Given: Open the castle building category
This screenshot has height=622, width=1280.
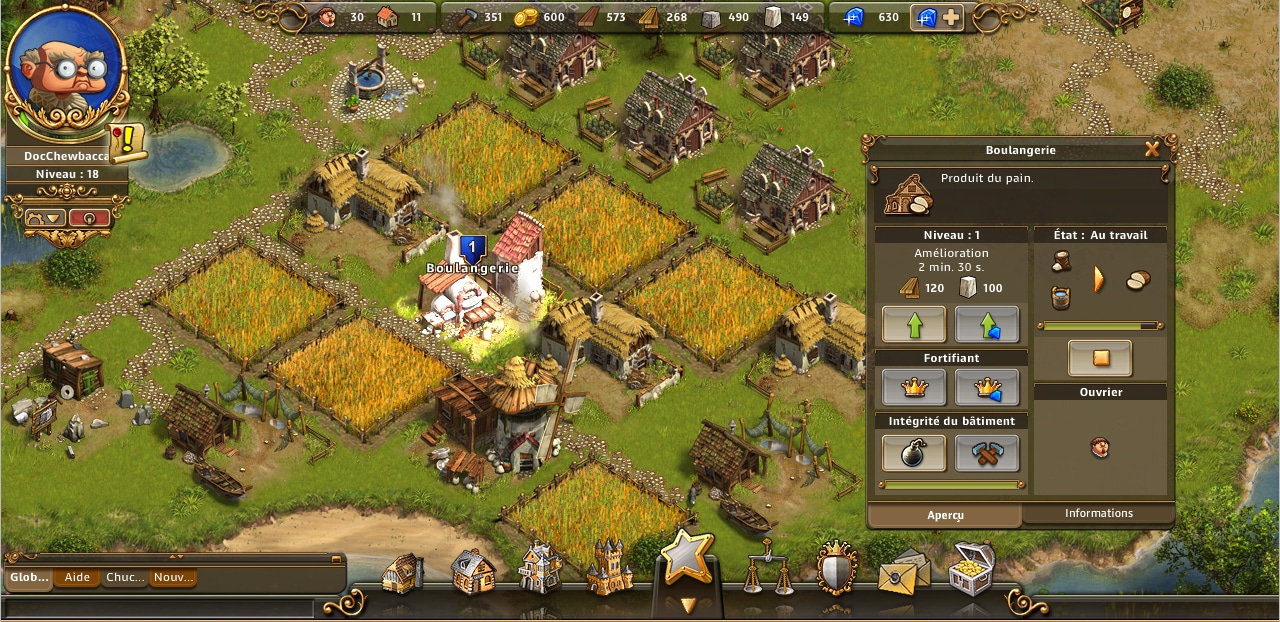Looking at the screenshot, I should (x=608, y=570).
